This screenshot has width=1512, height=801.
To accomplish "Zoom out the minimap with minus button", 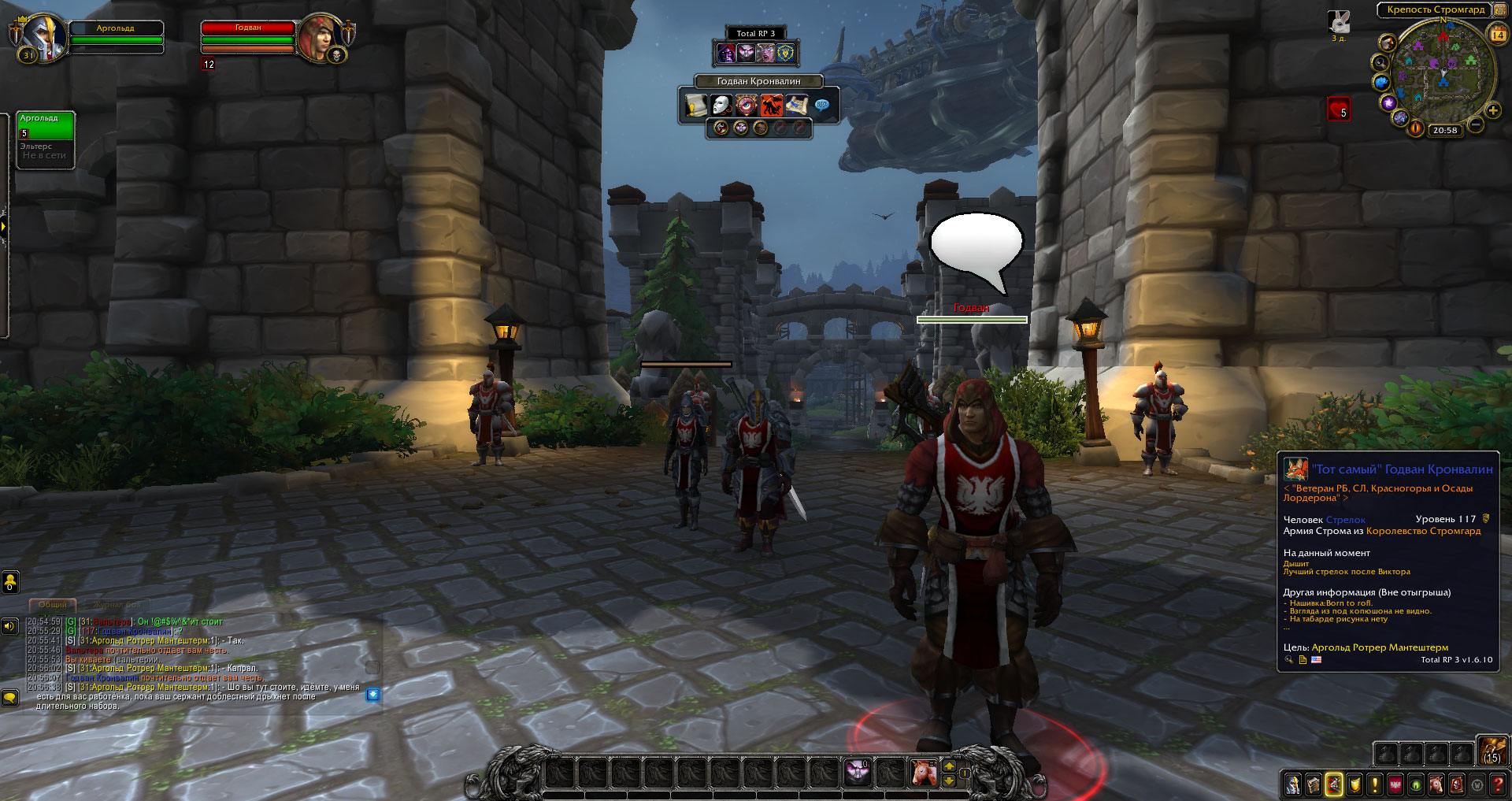I will coord(1476,124).
